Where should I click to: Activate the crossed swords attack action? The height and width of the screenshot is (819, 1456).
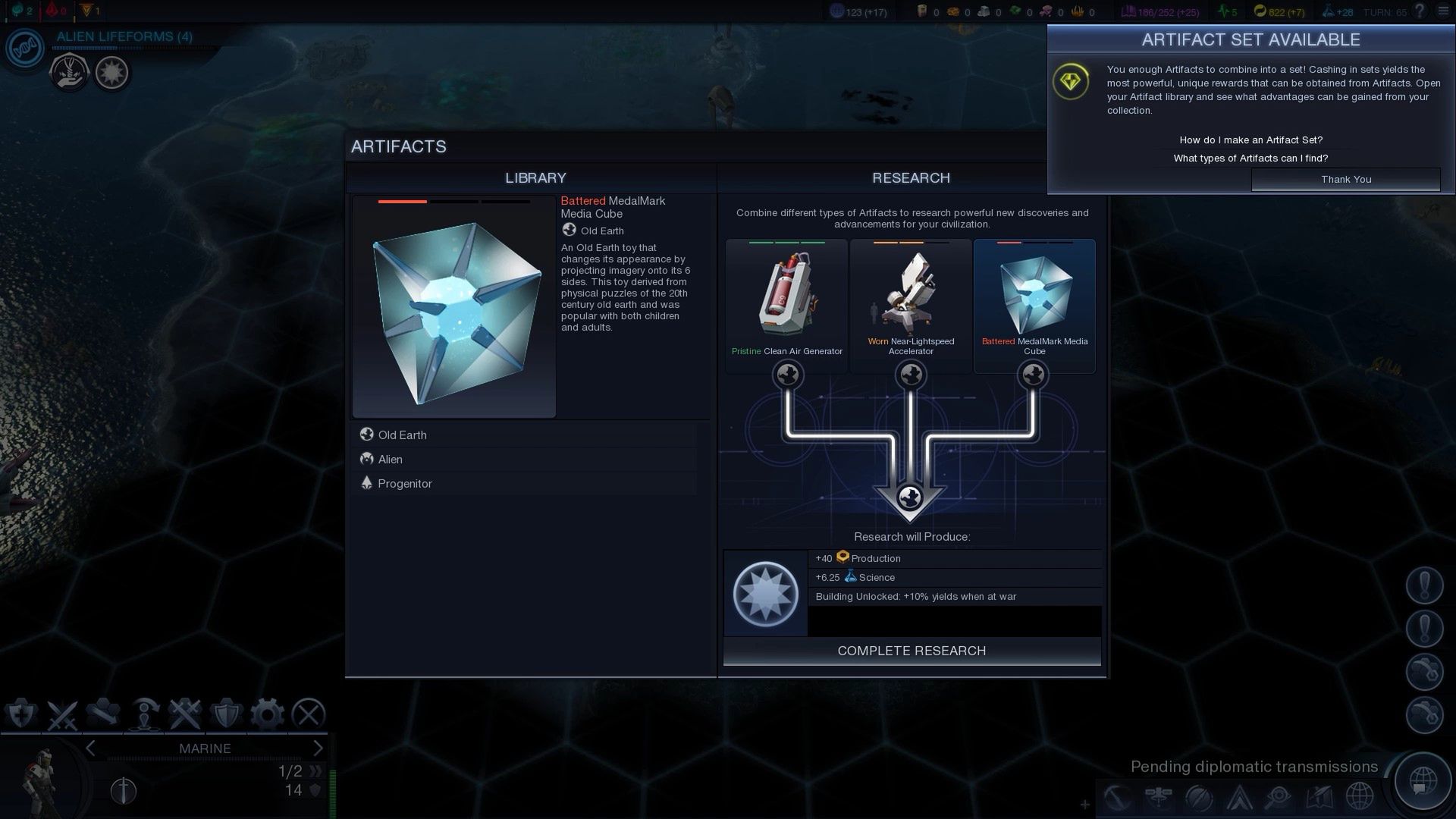(x=62, y=714)
